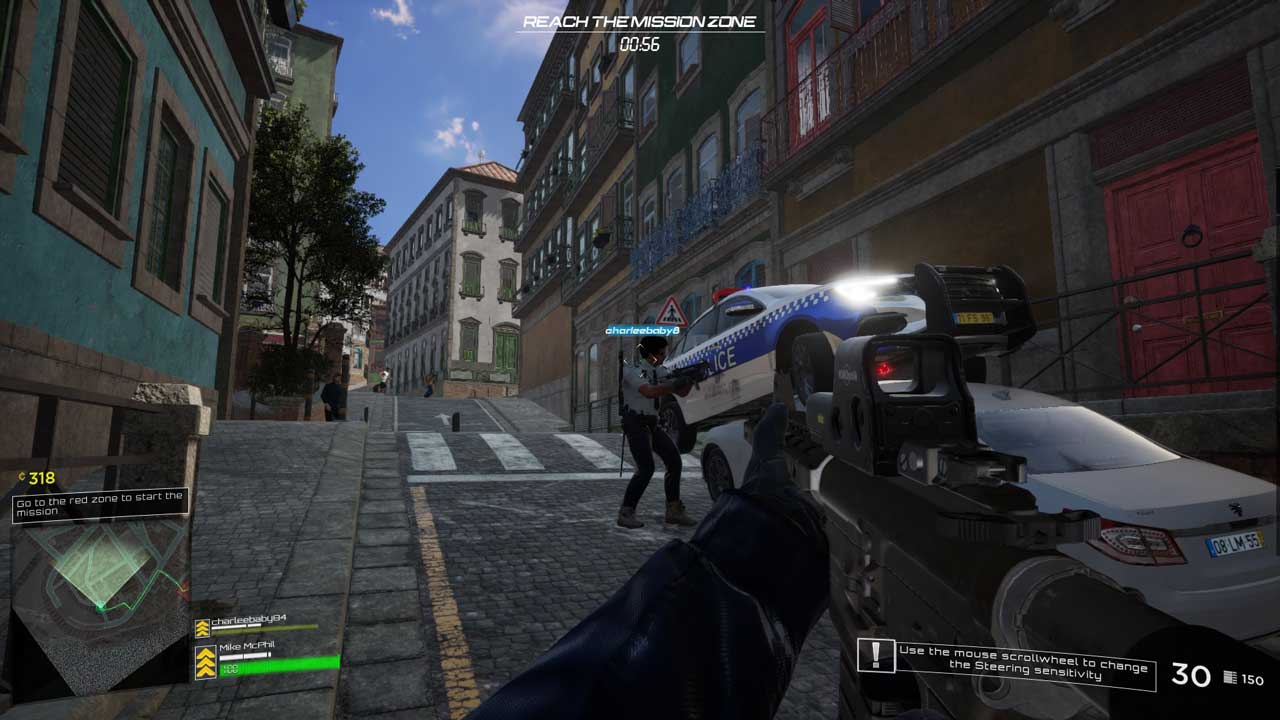Click the Reach the Mission Zone objective banner
This screenshot has height=720, width=1280.
coord(640,22)
